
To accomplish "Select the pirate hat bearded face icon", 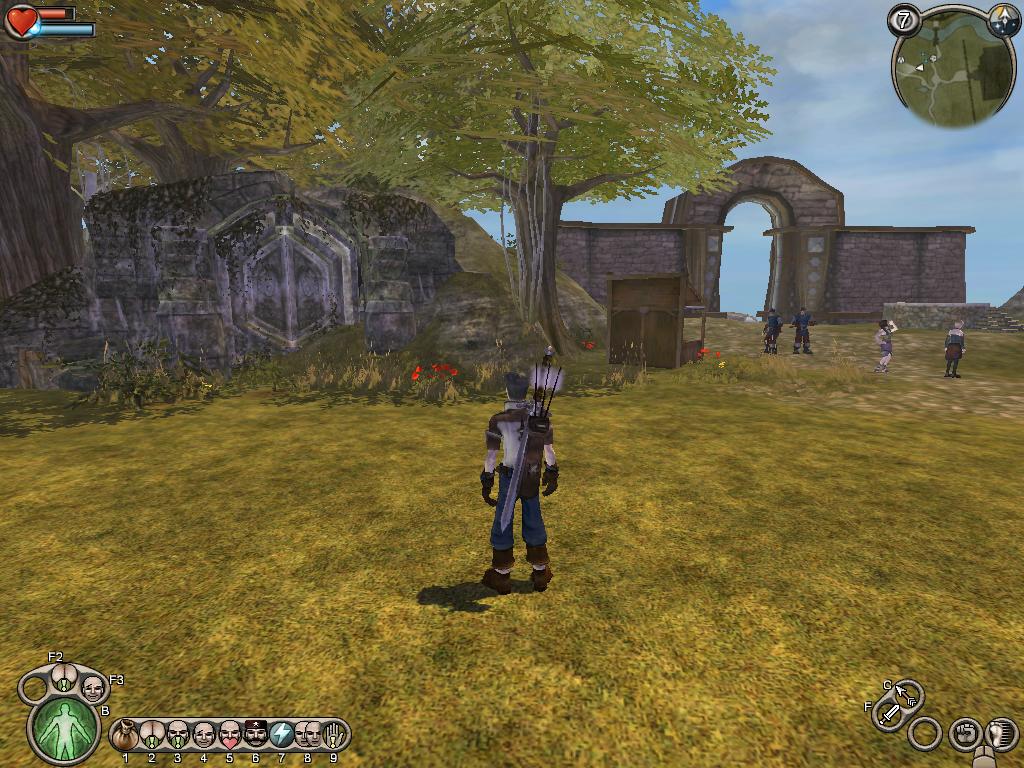I will [256, 735].
